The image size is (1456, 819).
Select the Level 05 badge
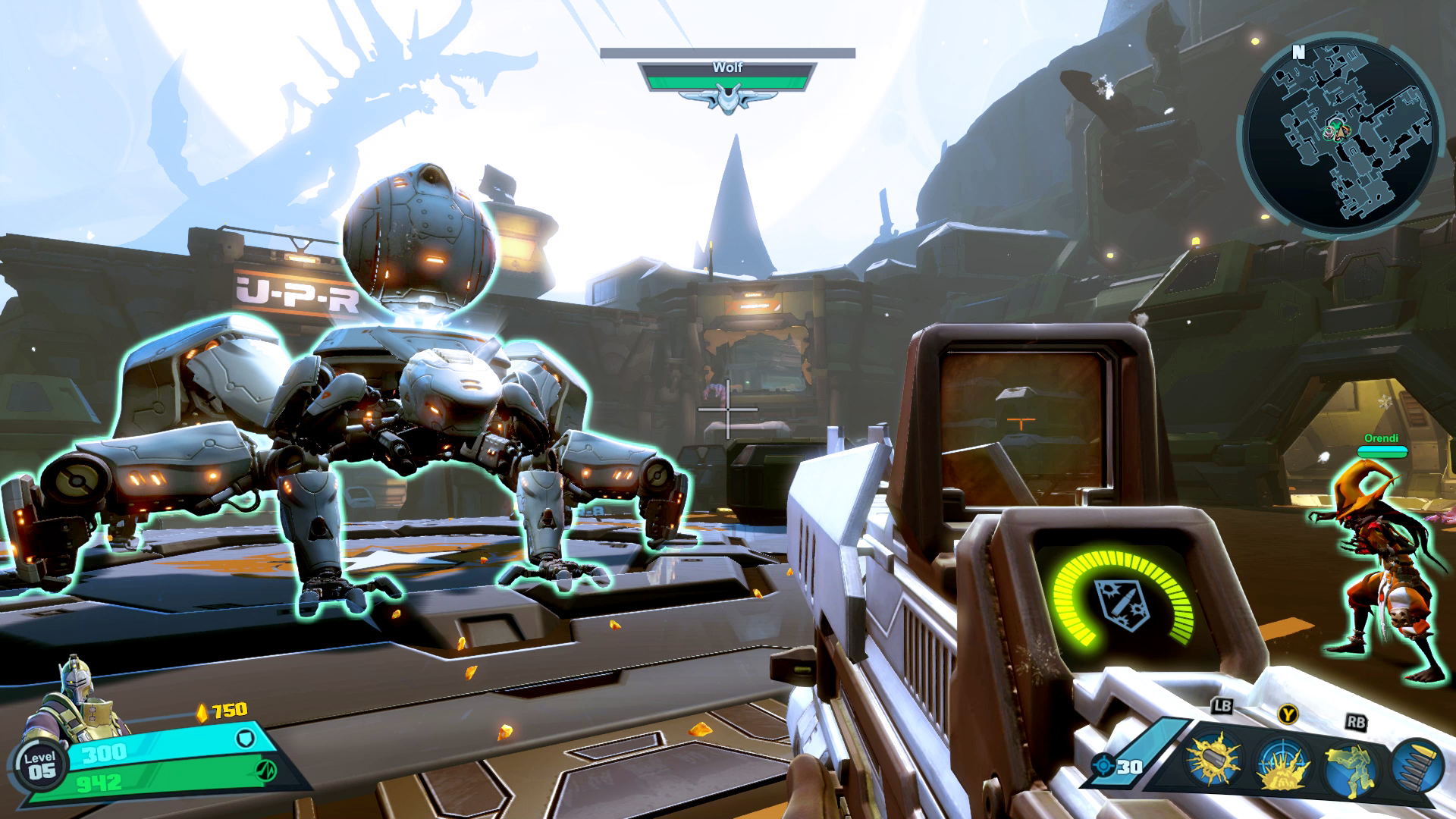[x=40, y=766]
